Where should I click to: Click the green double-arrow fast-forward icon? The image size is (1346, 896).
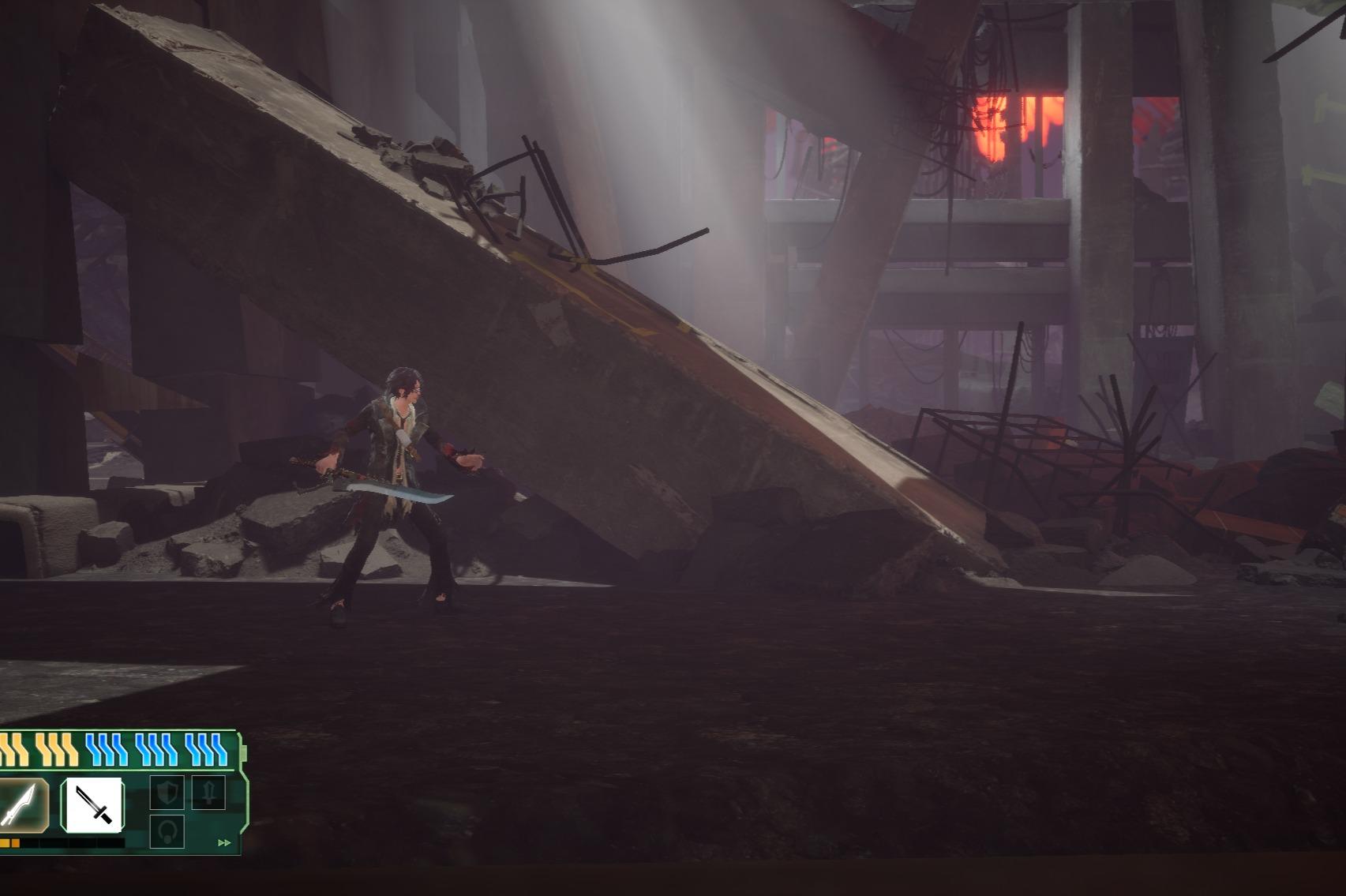click(x=224, y=843)
